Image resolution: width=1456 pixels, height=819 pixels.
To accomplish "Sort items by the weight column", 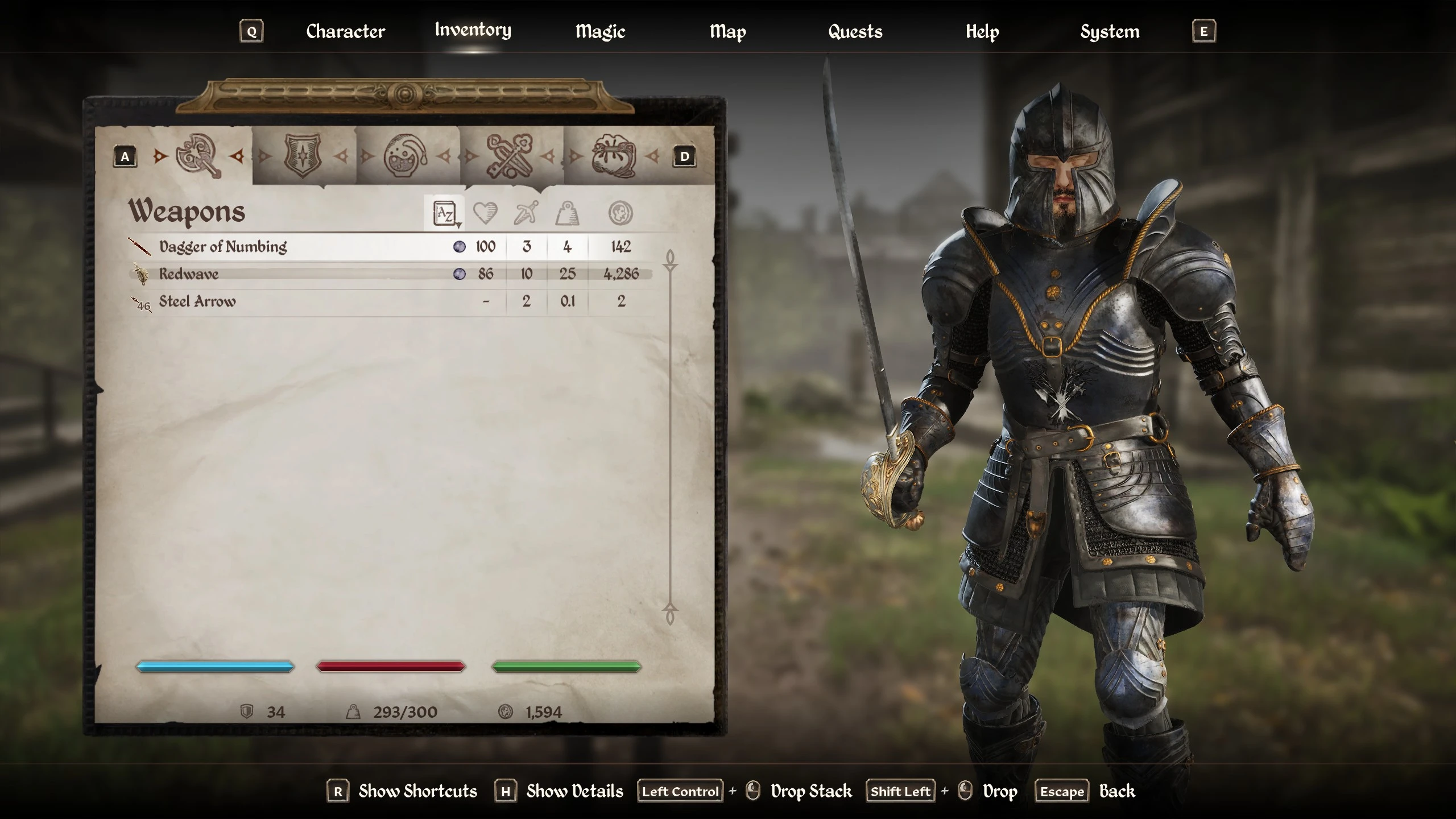I will tap(567, 214).
